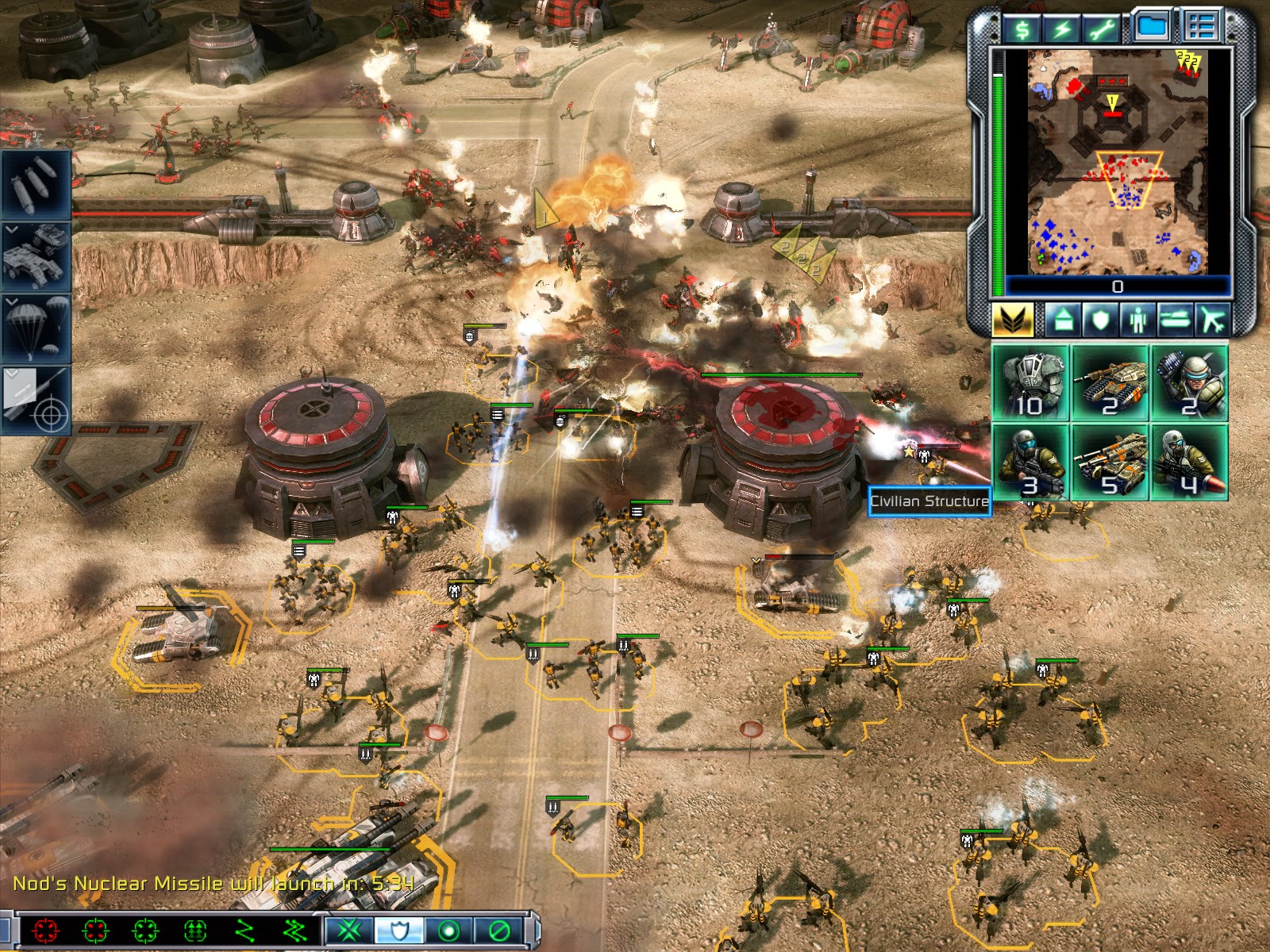
Task: Open the objectives list button
Action: pos(1200,27)
